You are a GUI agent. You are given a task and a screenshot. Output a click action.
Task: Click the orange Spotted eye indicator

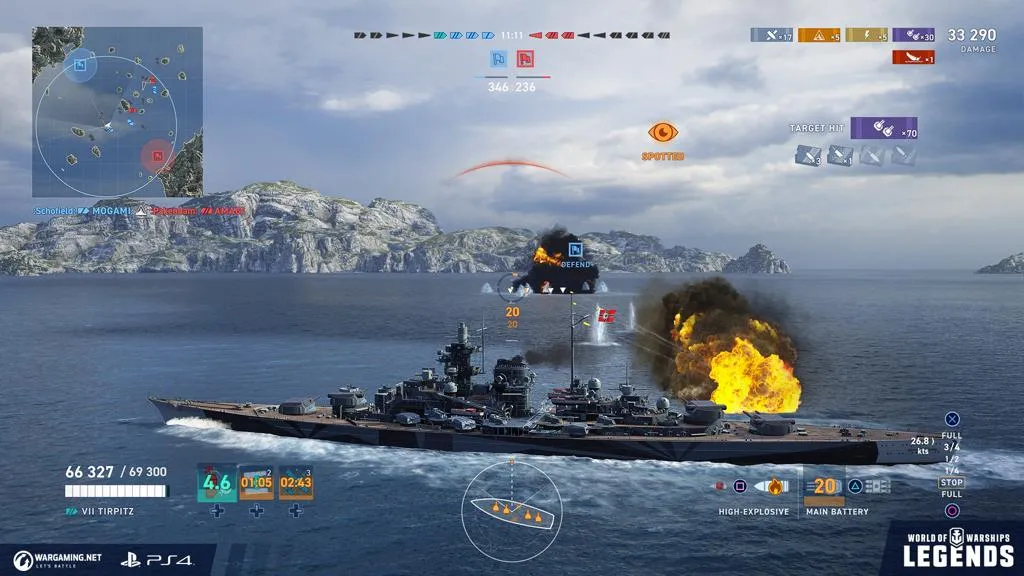pos(663,132)
